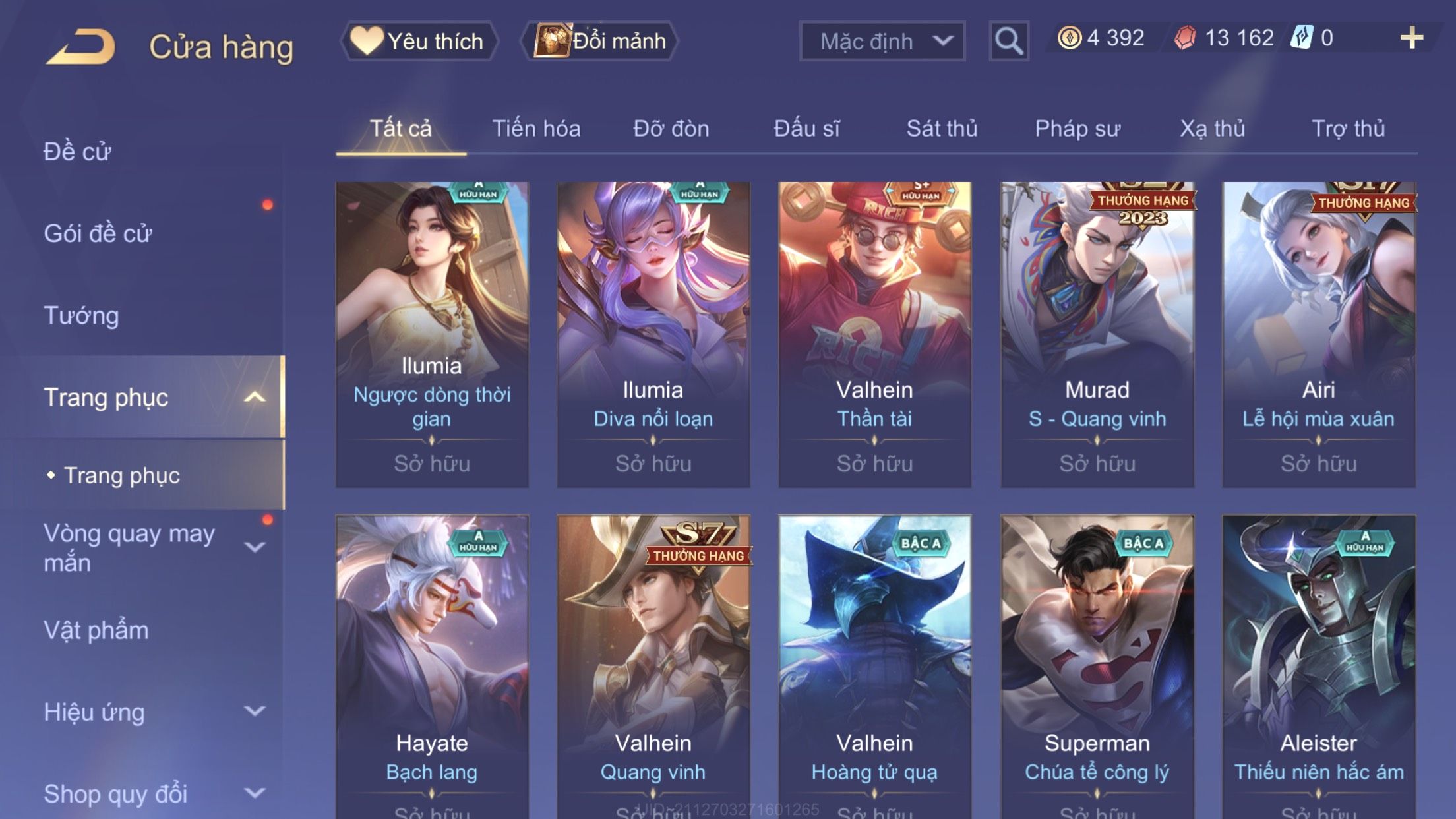1456x819 pixels.
Task: Open the Đề cử menu entry
Action: coord(77,152)
